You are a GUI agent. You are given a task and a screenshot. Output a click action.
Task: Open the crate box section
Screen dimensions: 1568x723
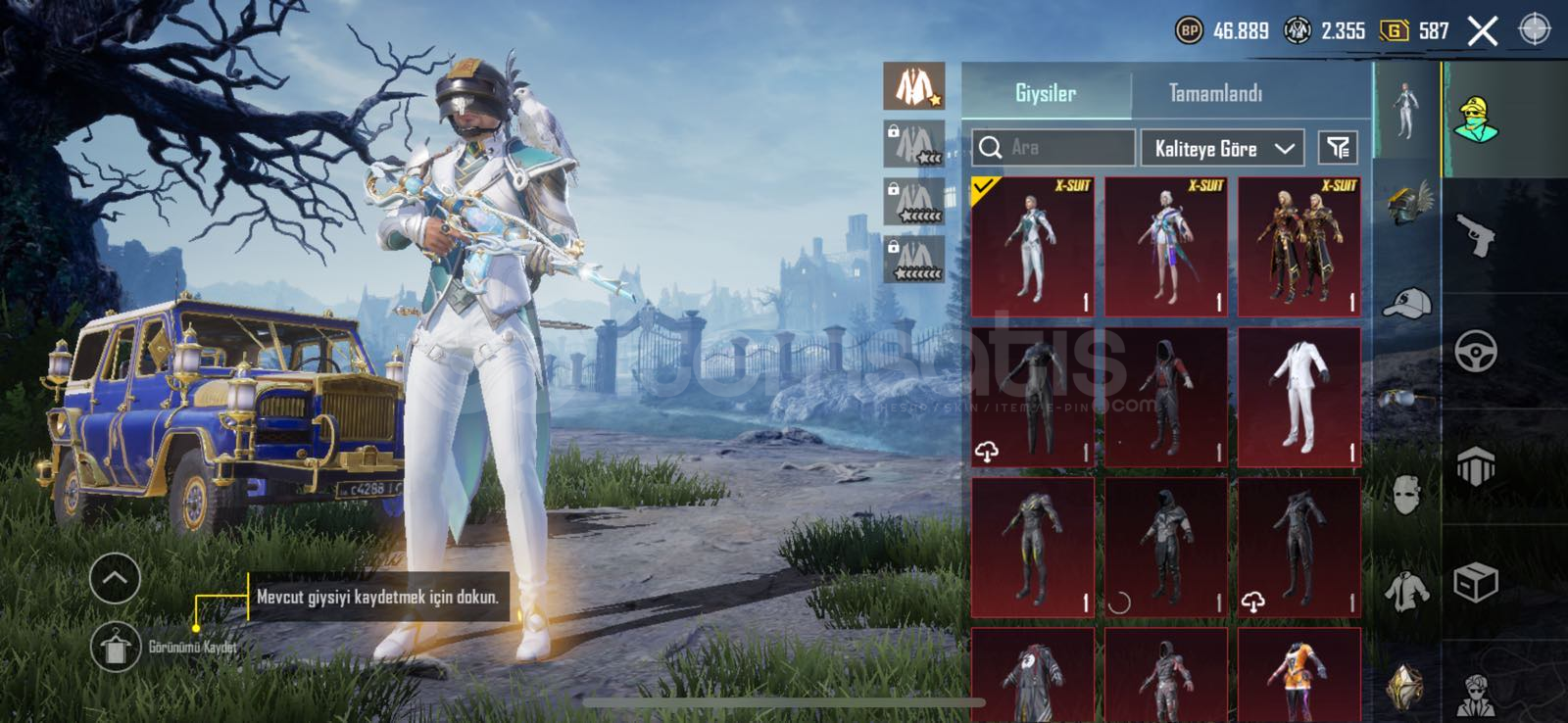point(1475,583)
